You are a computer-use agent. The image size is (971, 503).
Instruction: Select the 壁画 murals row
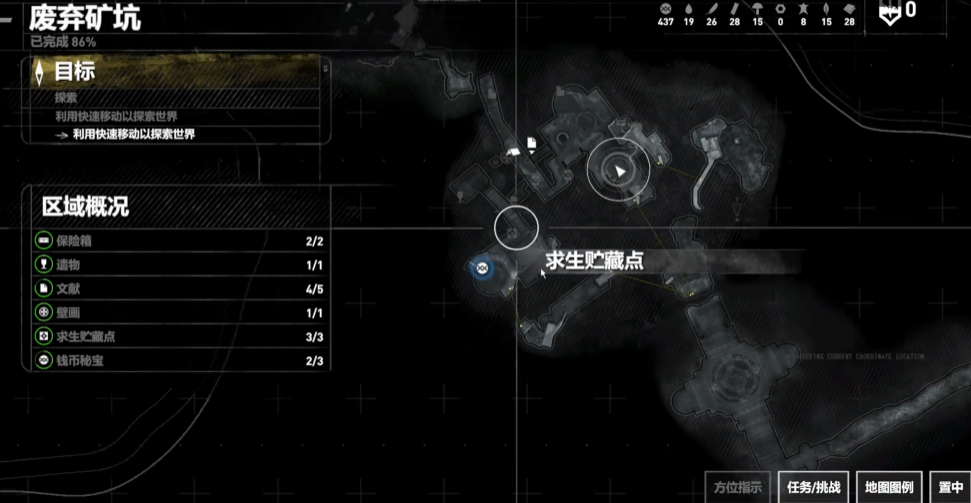pyautogui.click(x=180, y=313)
